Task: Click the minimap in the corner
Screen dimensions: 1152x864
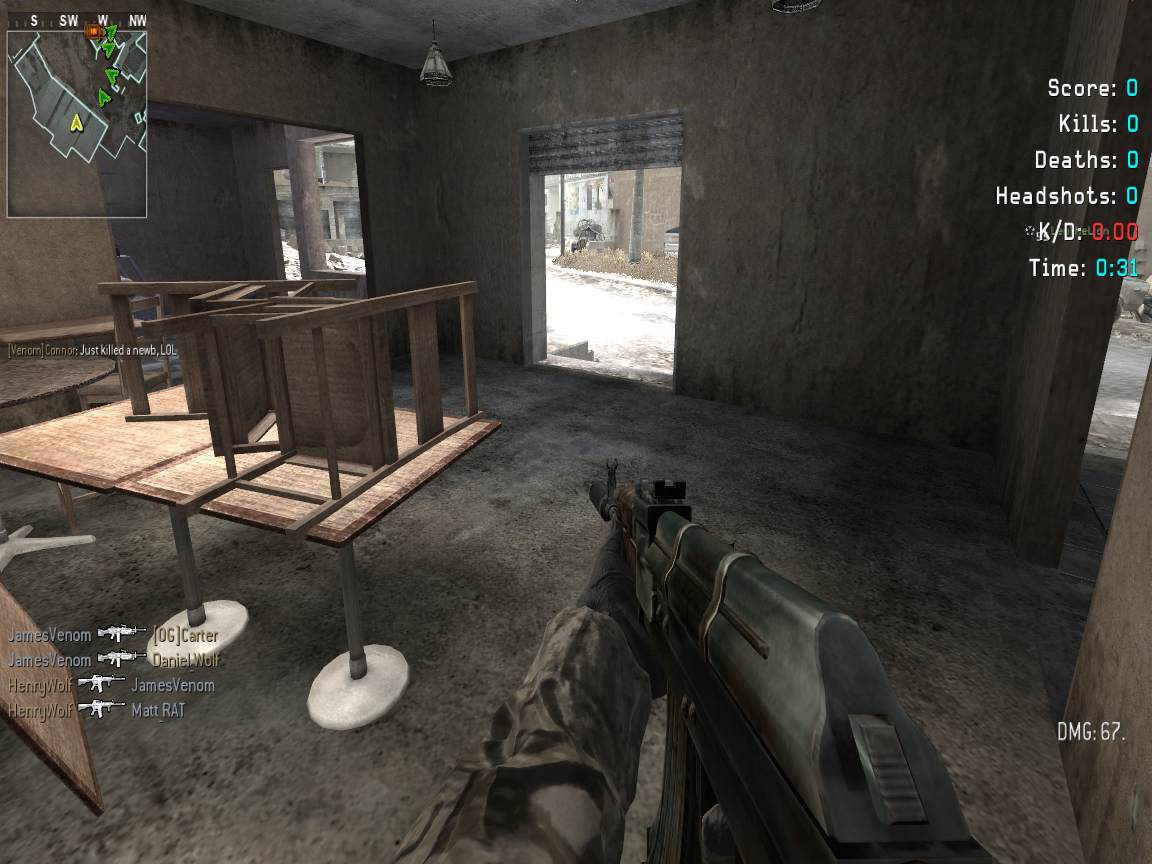Action: (77, 123)
